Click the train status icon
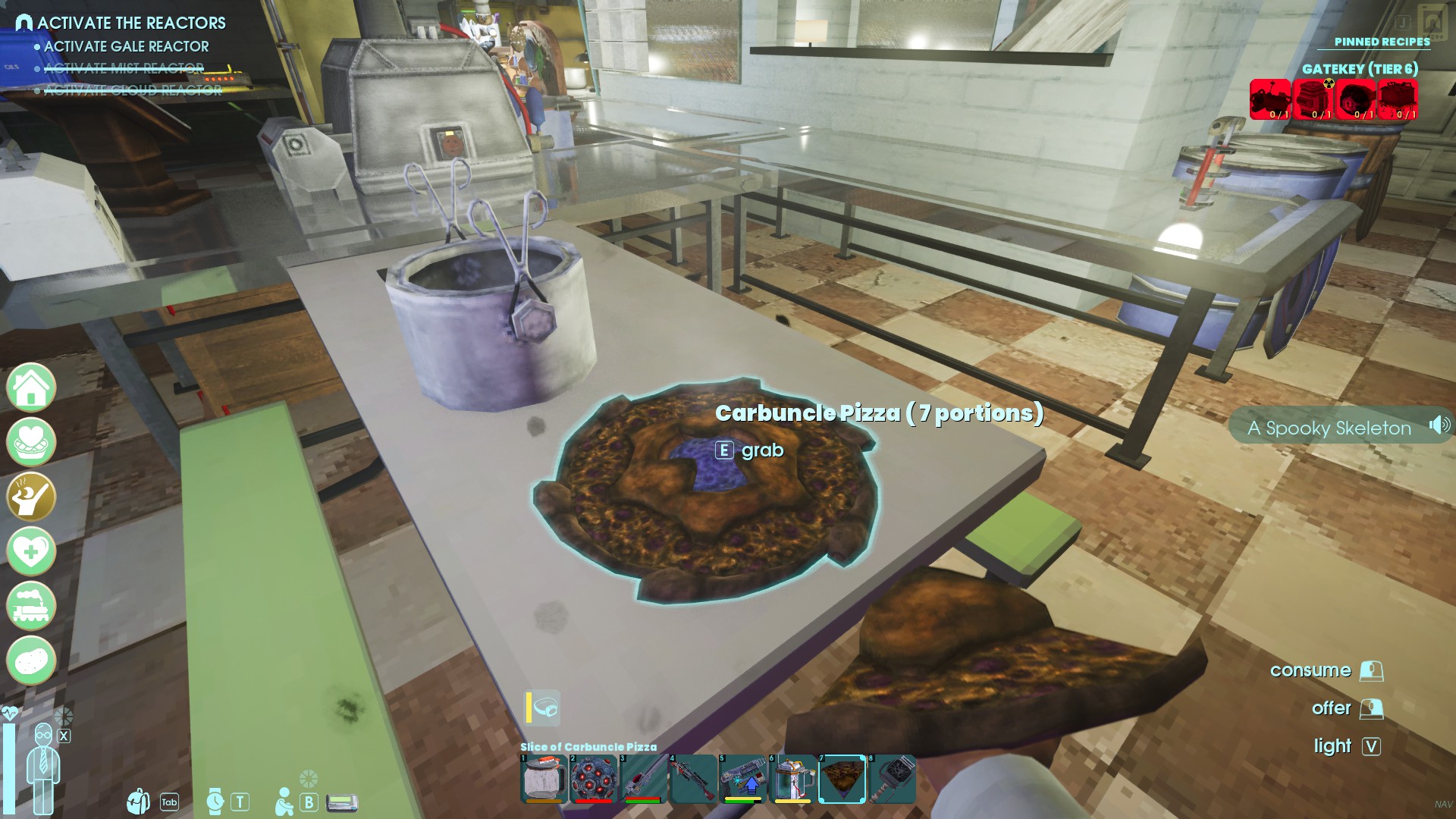Screen dimensions: 1456x819 31,606
